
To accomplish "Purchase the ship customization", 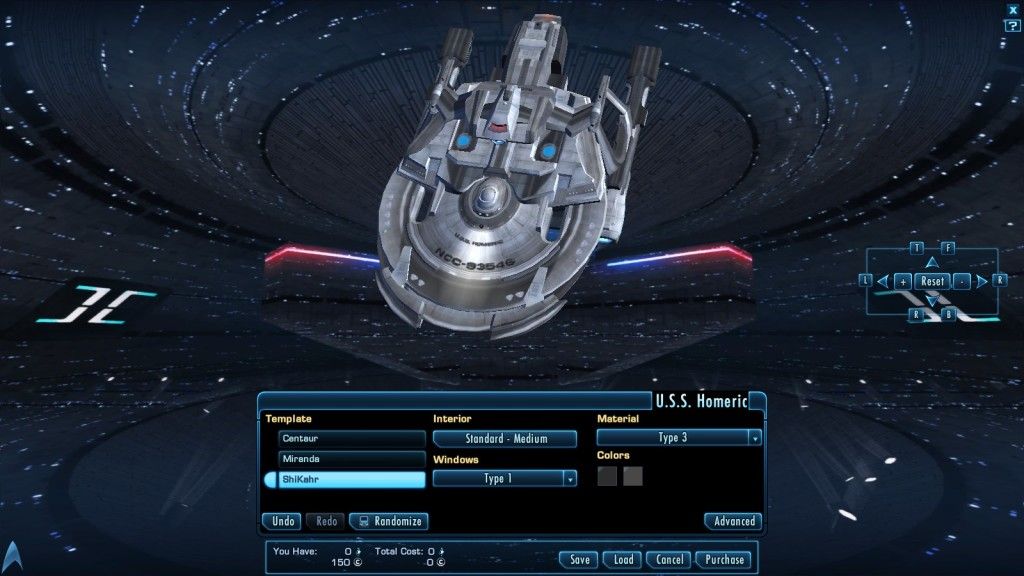I will 723,560.
